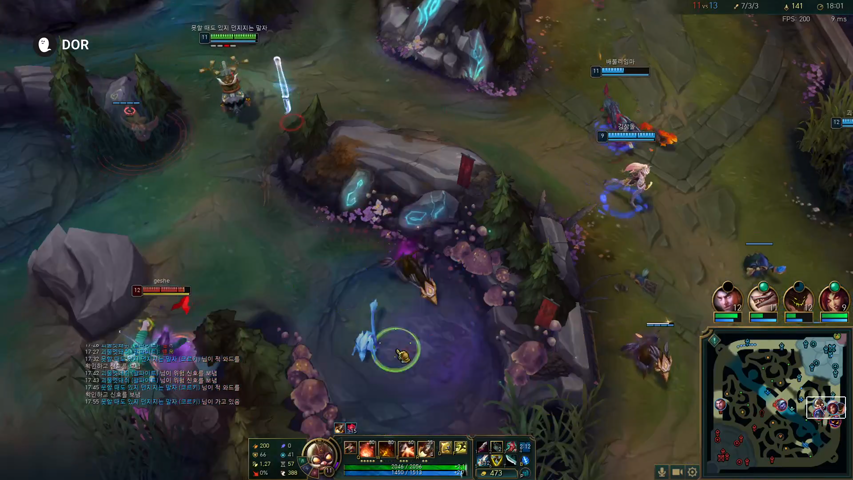Cast the R ultimate ability

(426, 449)
